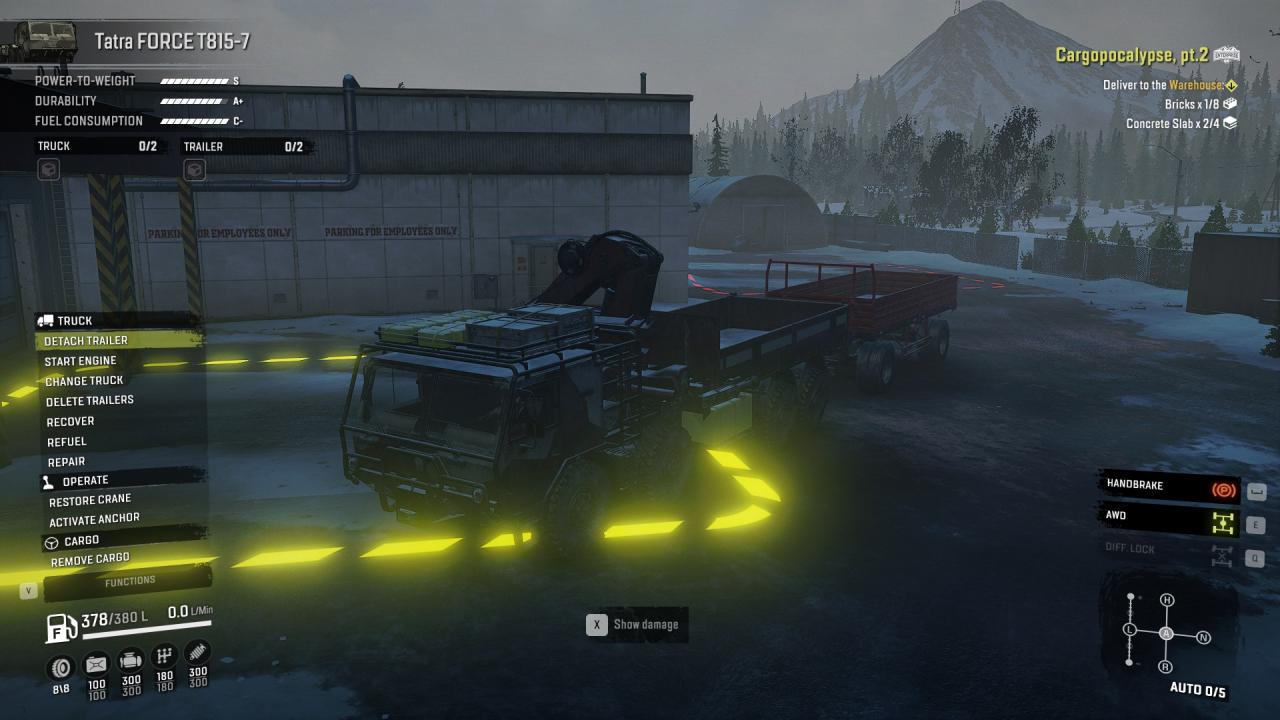The height and width of the screenshot is (720, 1280).
Task: Select the trailer cargo slot icon
Action: point(195,171)
